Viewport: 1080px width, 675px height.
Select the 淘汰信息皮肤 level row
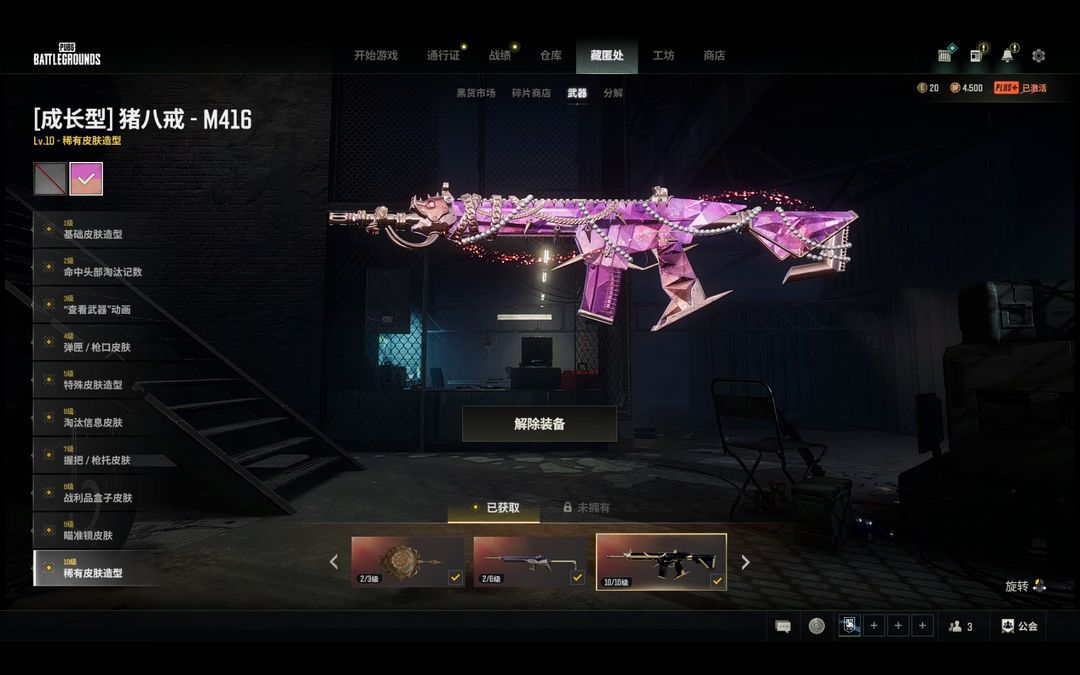click(x=92, y=418)
